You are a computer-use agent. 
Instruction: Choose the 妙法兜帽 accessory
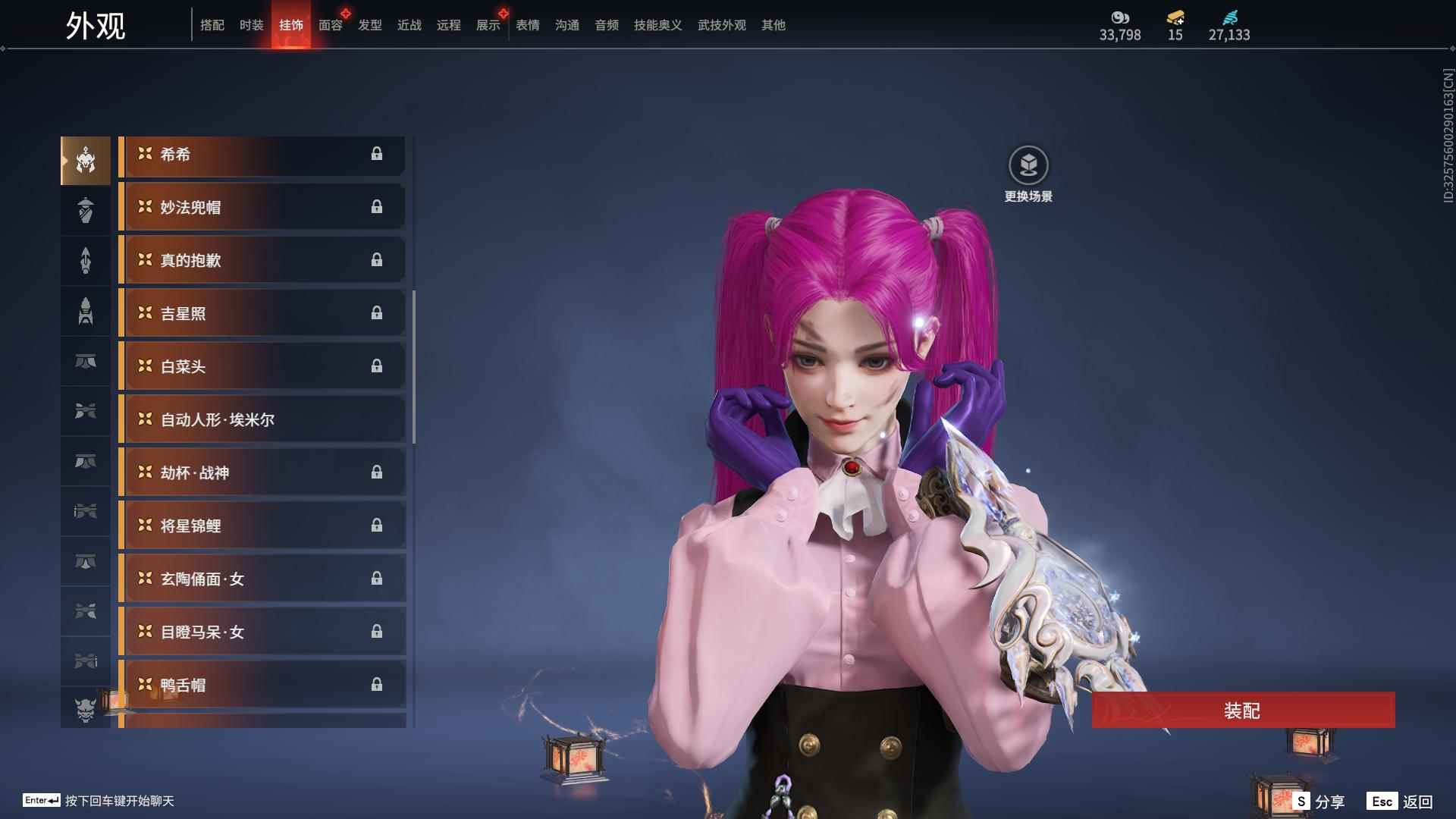pos(262,208)
